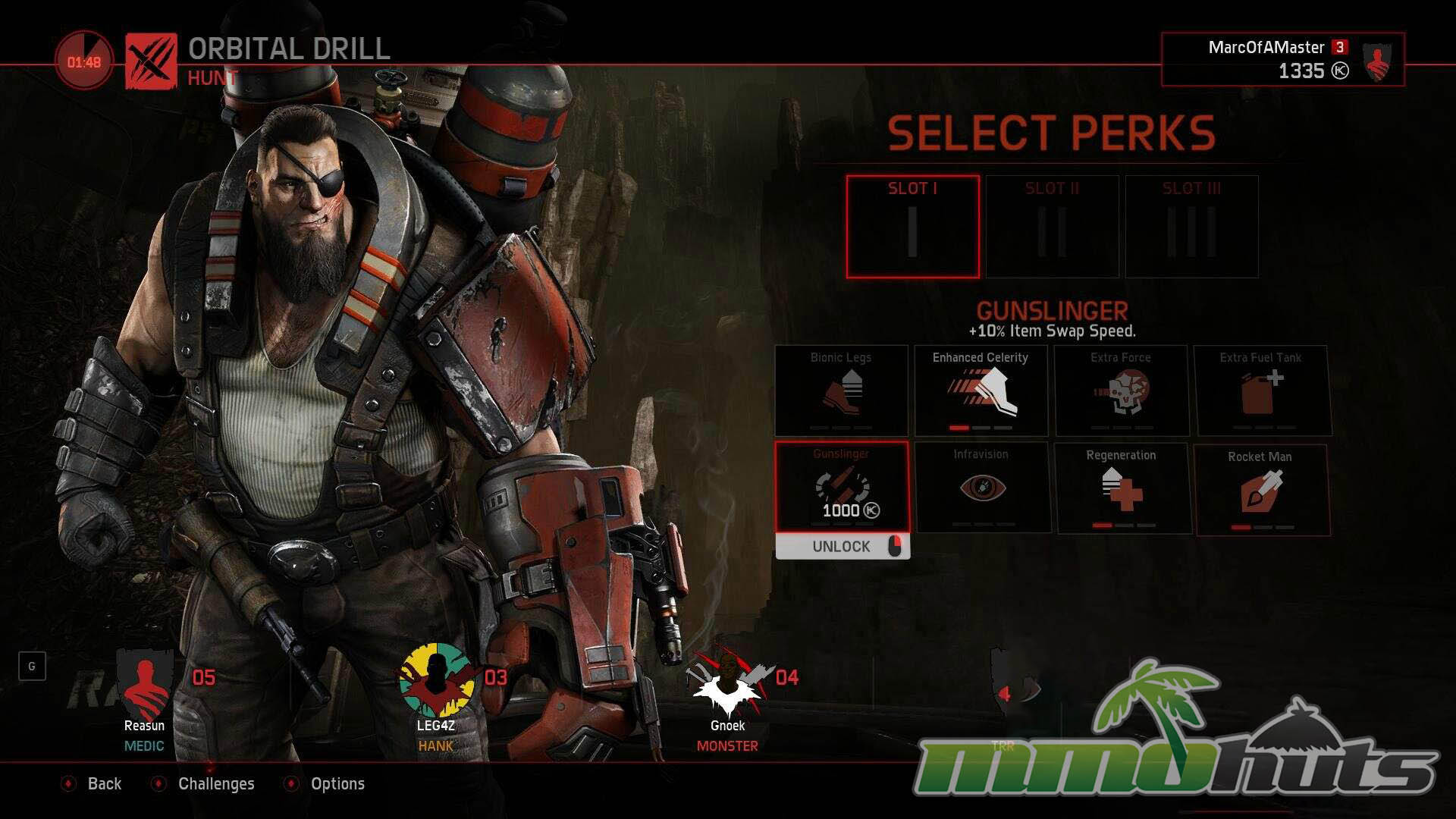Choose perk Slot III
This screenshot has width=1456, height=819.
click(1191, 227)
